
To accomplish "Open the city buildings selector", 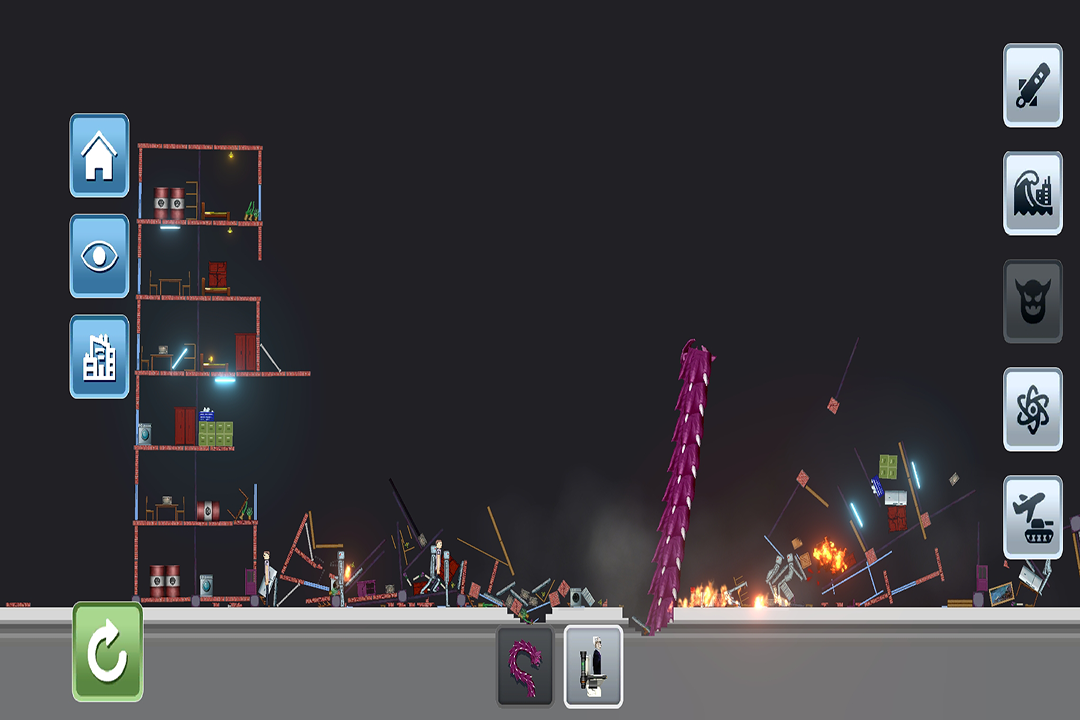I will pos(99,357).
